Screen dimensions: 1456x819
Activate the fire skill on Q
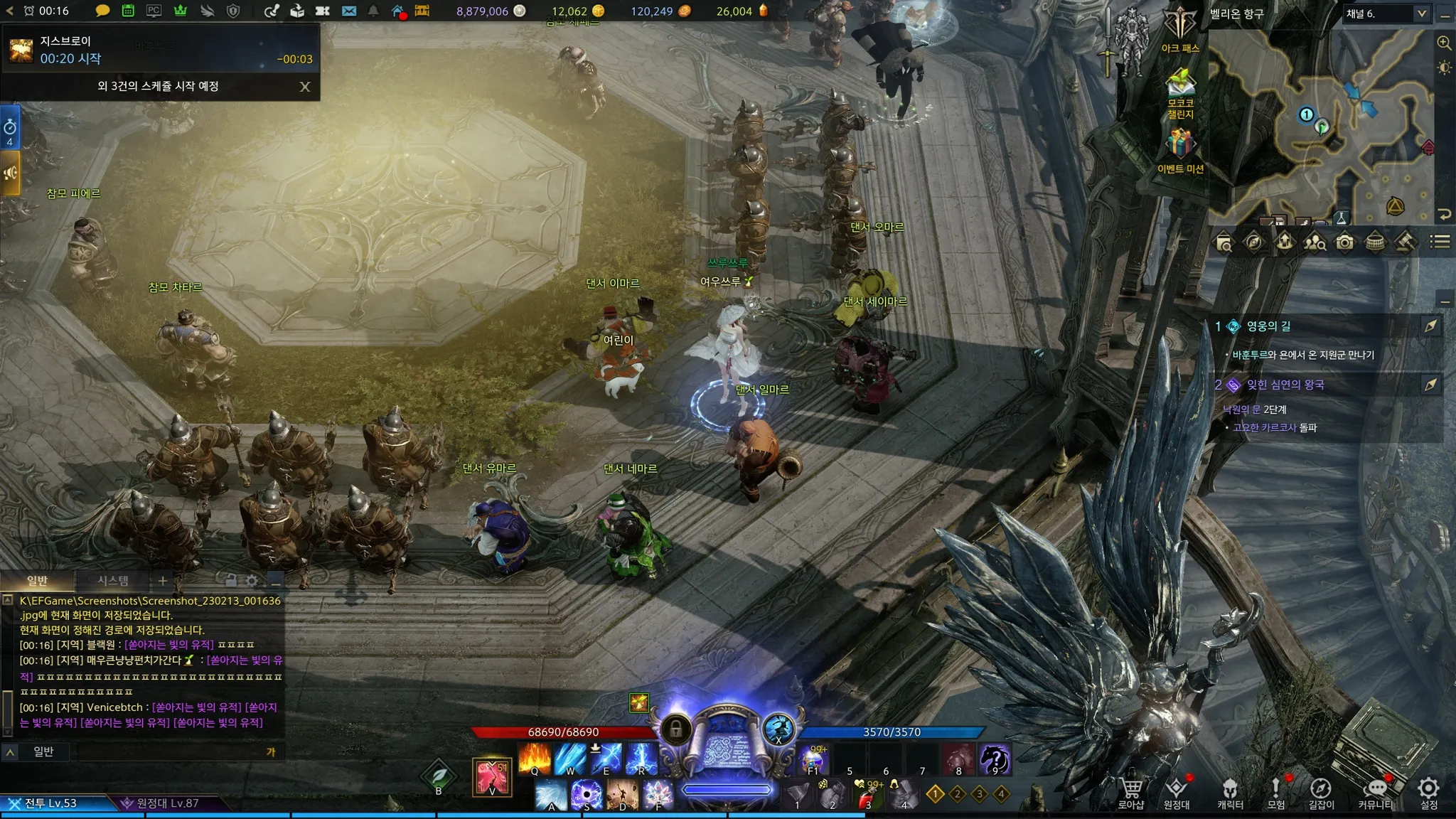click(535, 759)
